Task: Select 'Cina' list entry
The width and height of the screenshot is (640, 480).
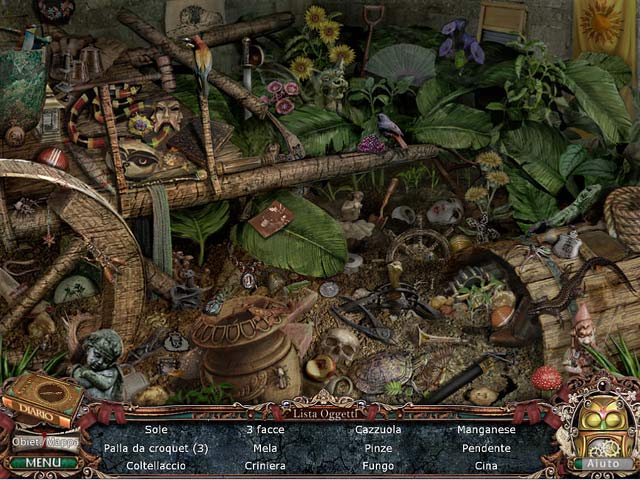Action: coord(487,465)
